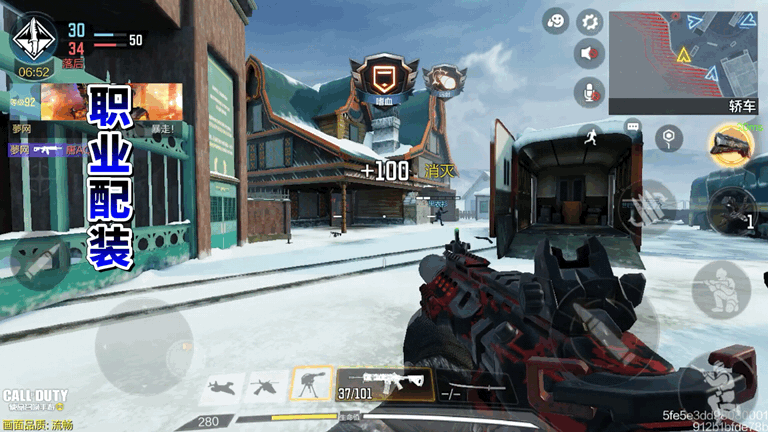Open the emote smiley menu
Screen dimensions: 768x432
(x=556, y=21)
